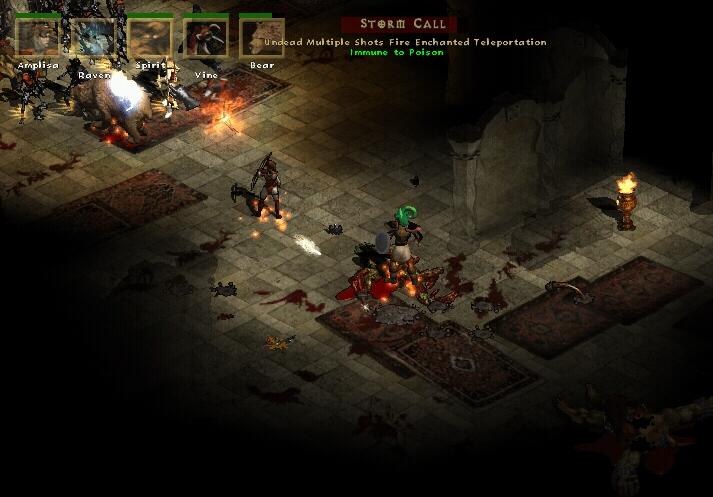Choose the Spirit summon portrait
The width and height of the screenshot is (713, 497).
click(149, 38)
